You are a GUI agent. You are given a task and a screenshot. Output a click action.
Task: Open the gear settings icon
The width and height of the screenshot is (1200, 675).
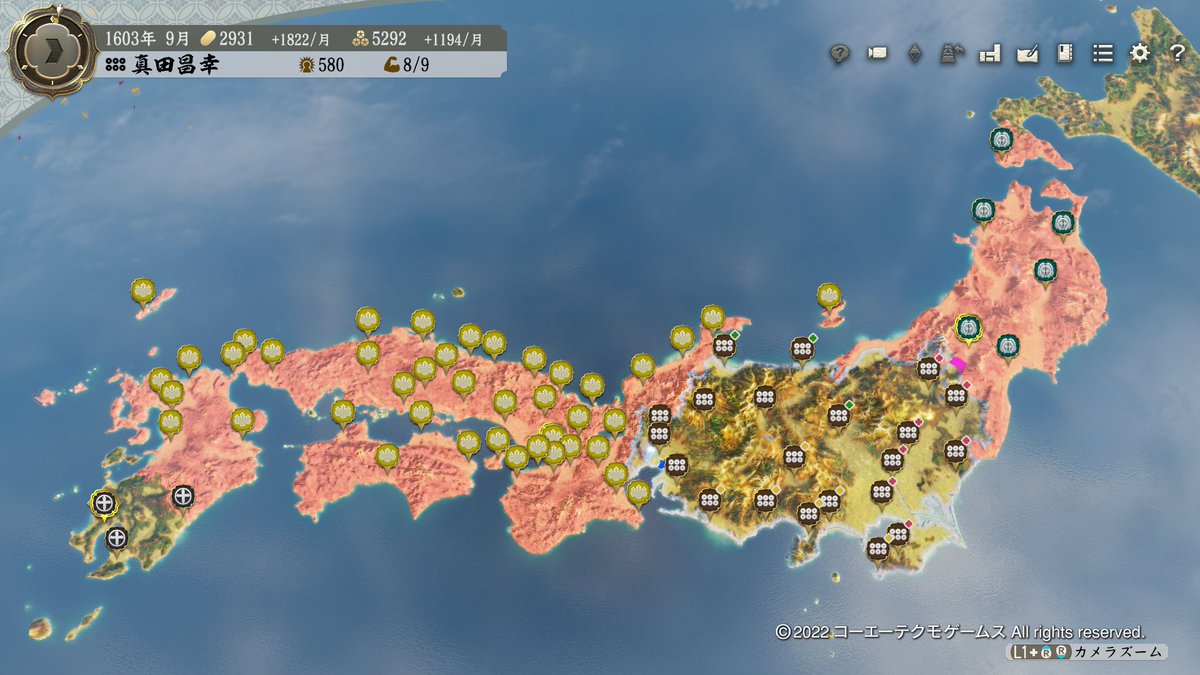(1140, 54)
